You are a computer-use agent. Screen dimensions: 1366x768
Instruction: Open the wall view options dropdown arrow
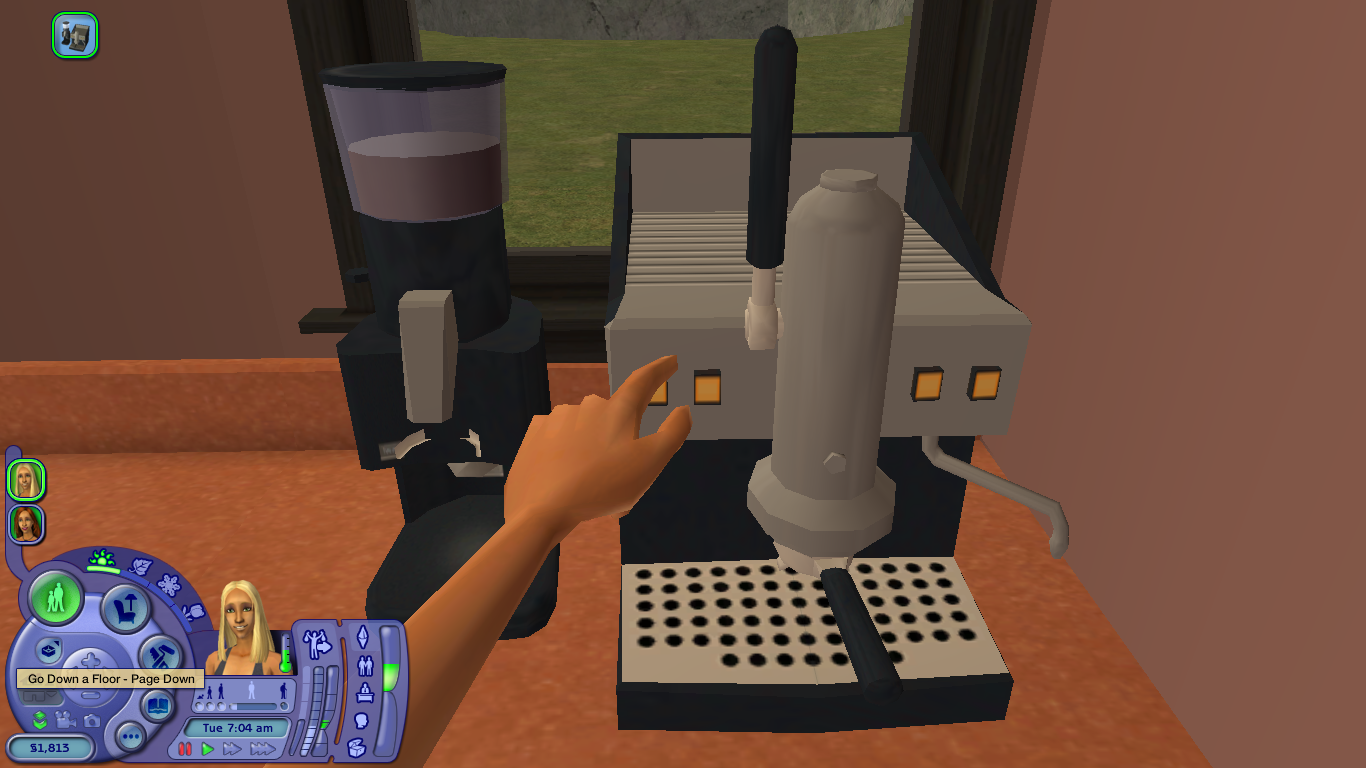coord(52,693)
